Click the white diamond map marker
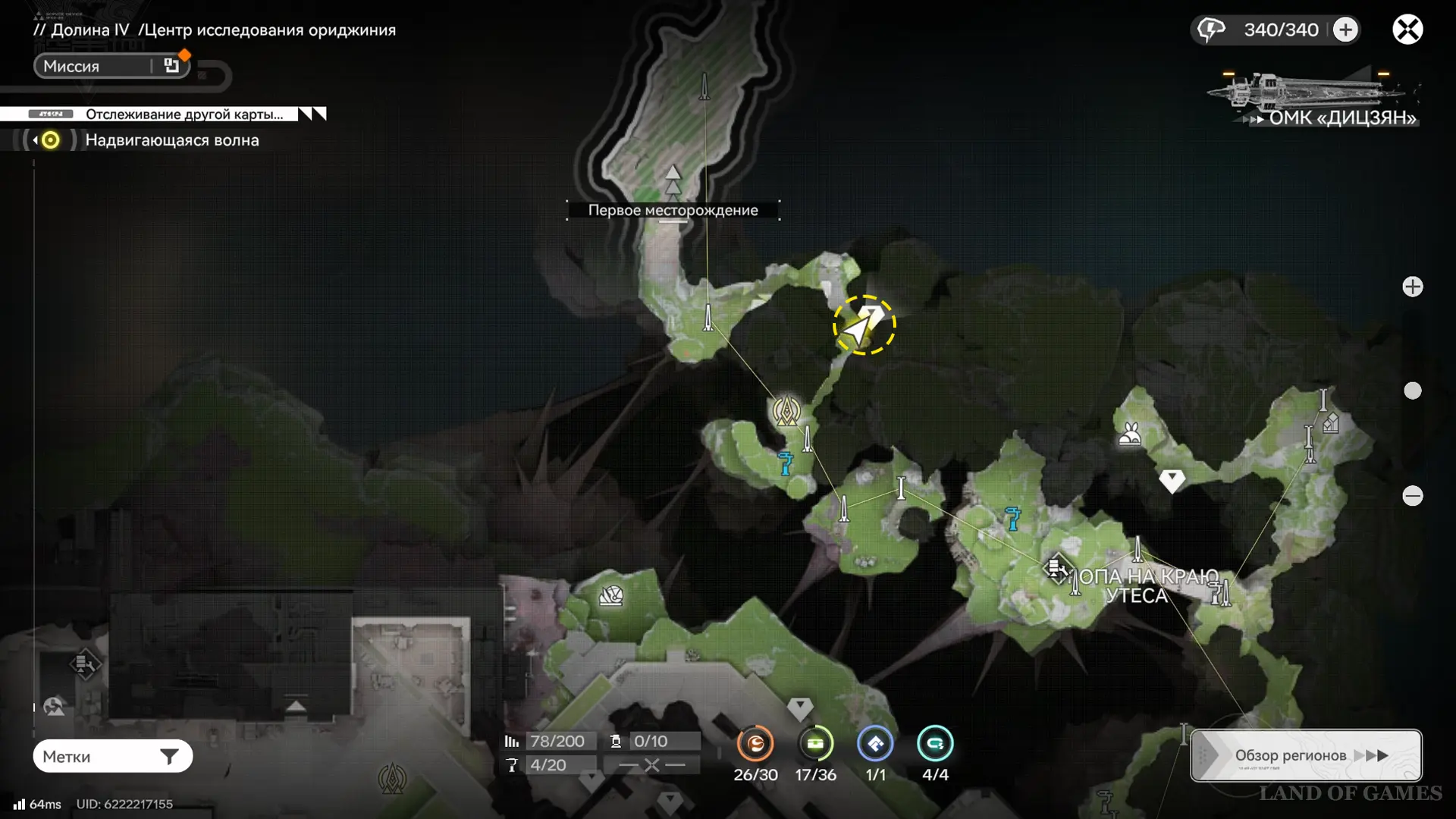1456x819 pixels. 1172,480
